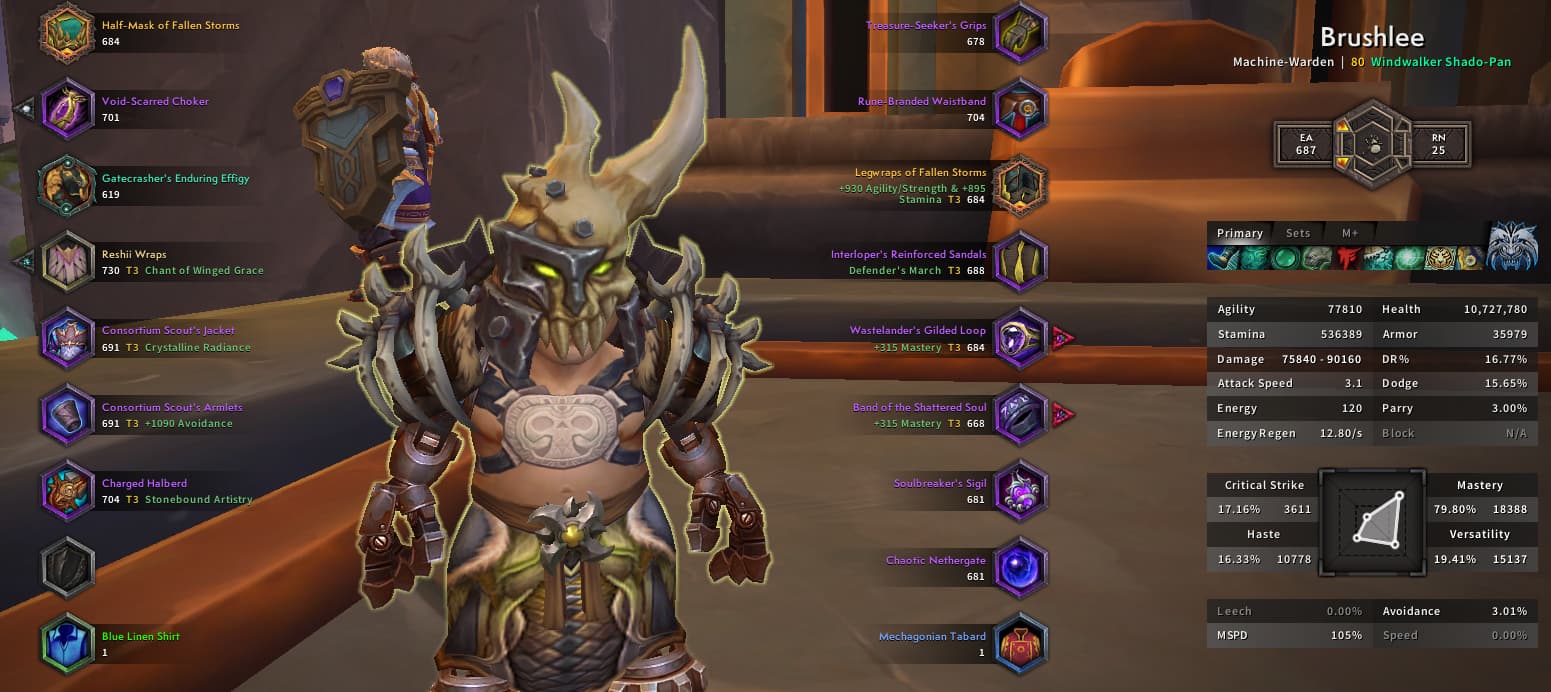This screenshot has width=1551, height=692.
Task: Select the Rune-Branded Waistband slot
Action: pos(1020,109)
